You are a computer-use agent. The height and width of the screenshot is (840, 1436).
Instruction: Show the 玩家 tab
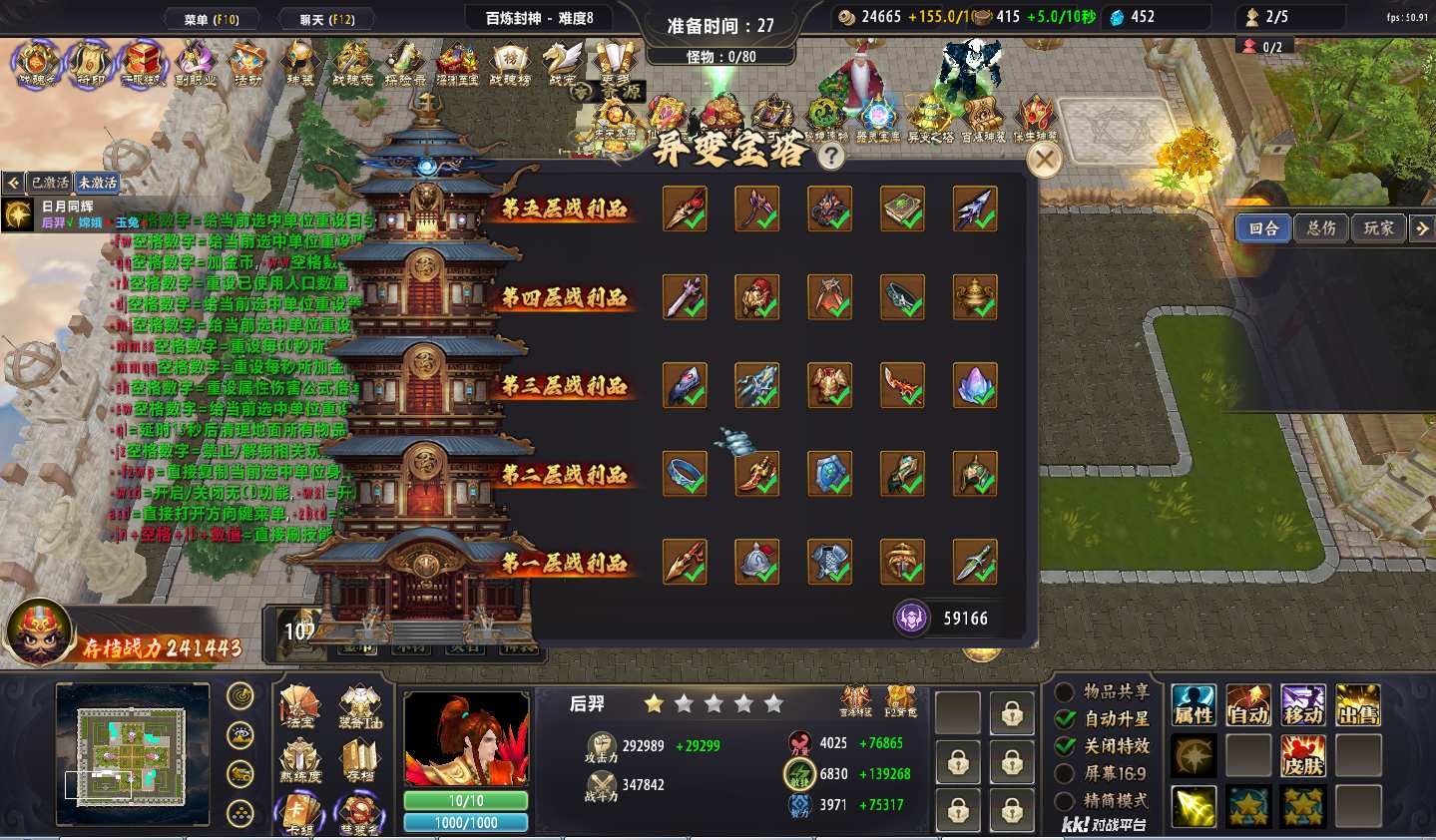click(1378, 228)
